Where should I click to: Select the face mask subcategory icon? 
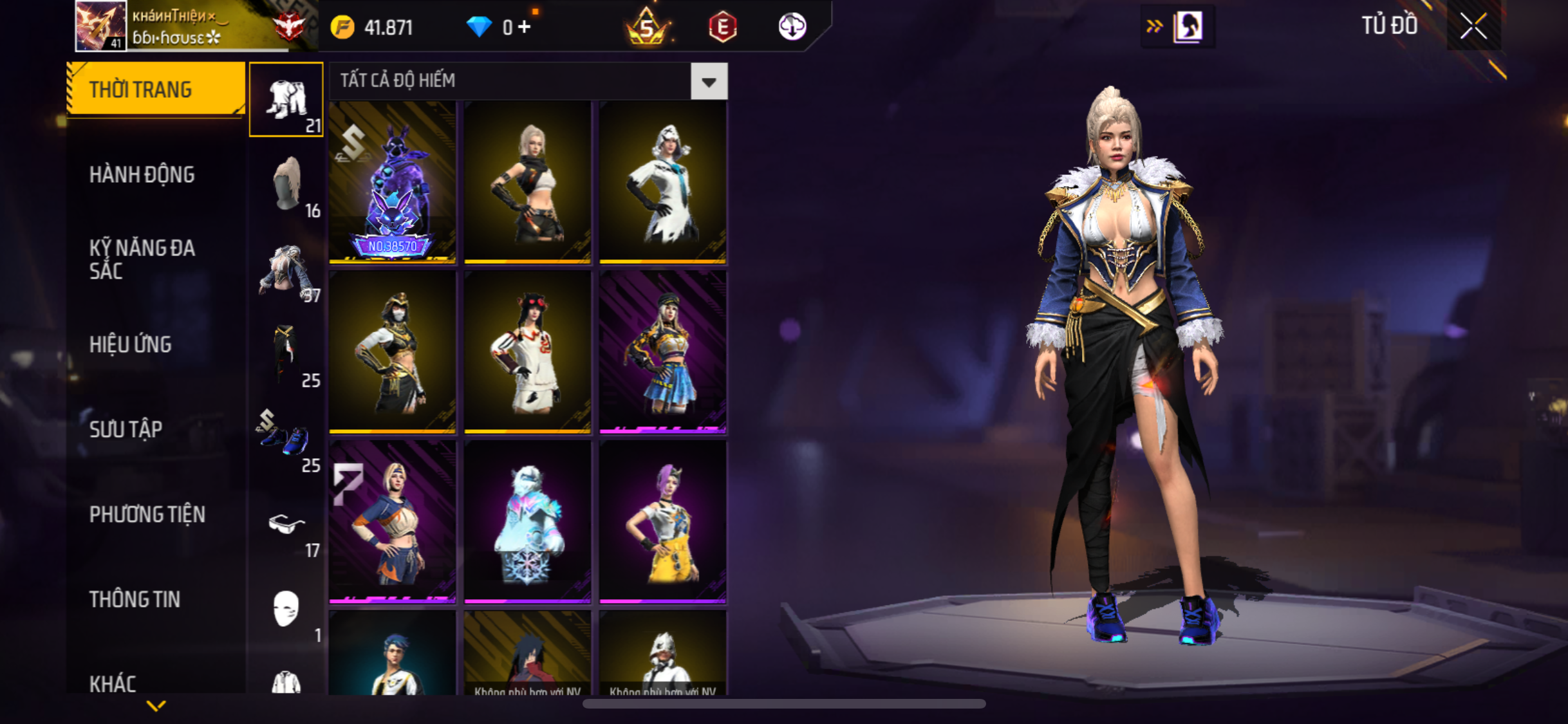pyautogui.click(x=286, y=608)
